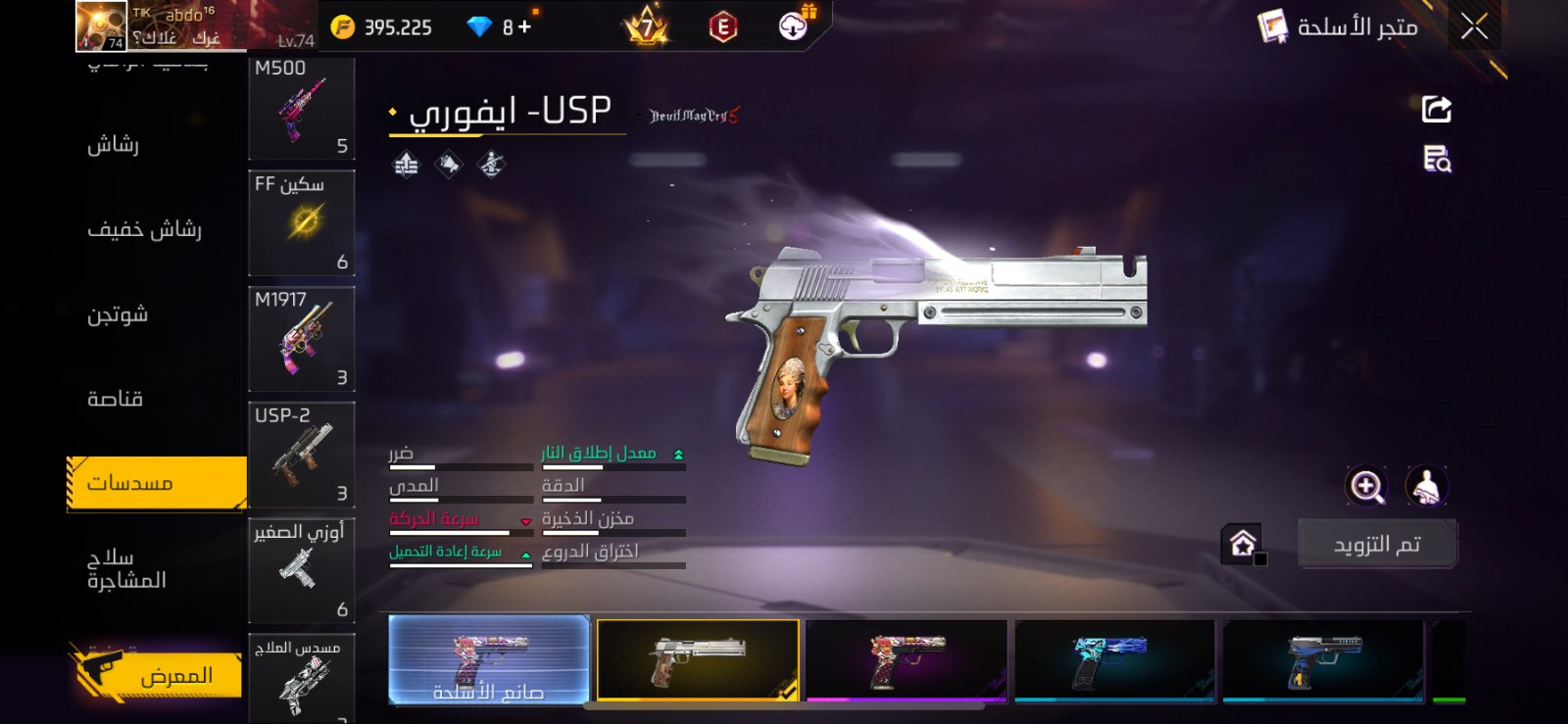This screenshot has width=1568, height=724.
Task: Close the weapon store screen
Action: [1473, 26]
